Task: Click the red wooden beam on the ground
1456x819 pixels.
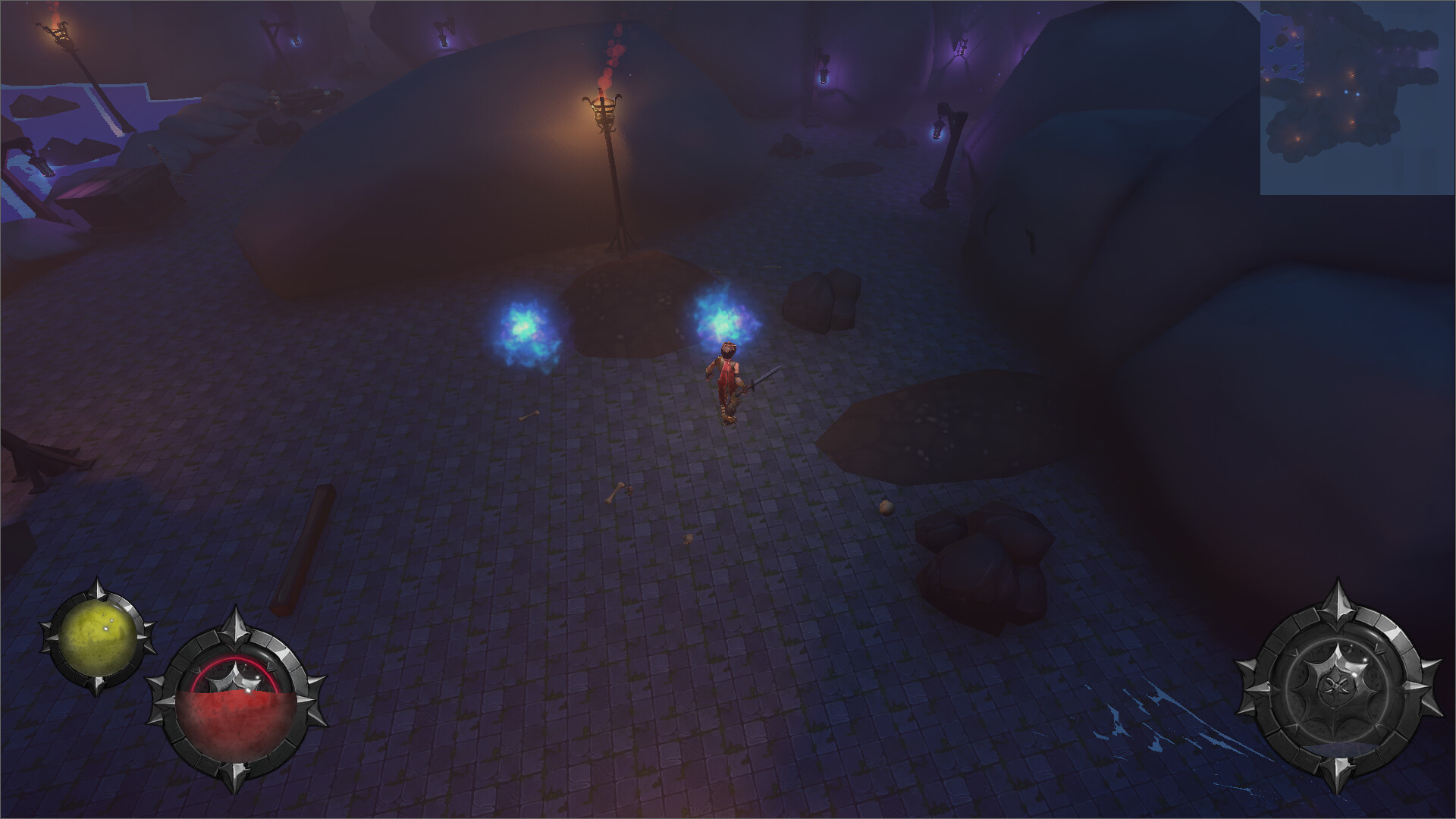Action: [303, 546]
